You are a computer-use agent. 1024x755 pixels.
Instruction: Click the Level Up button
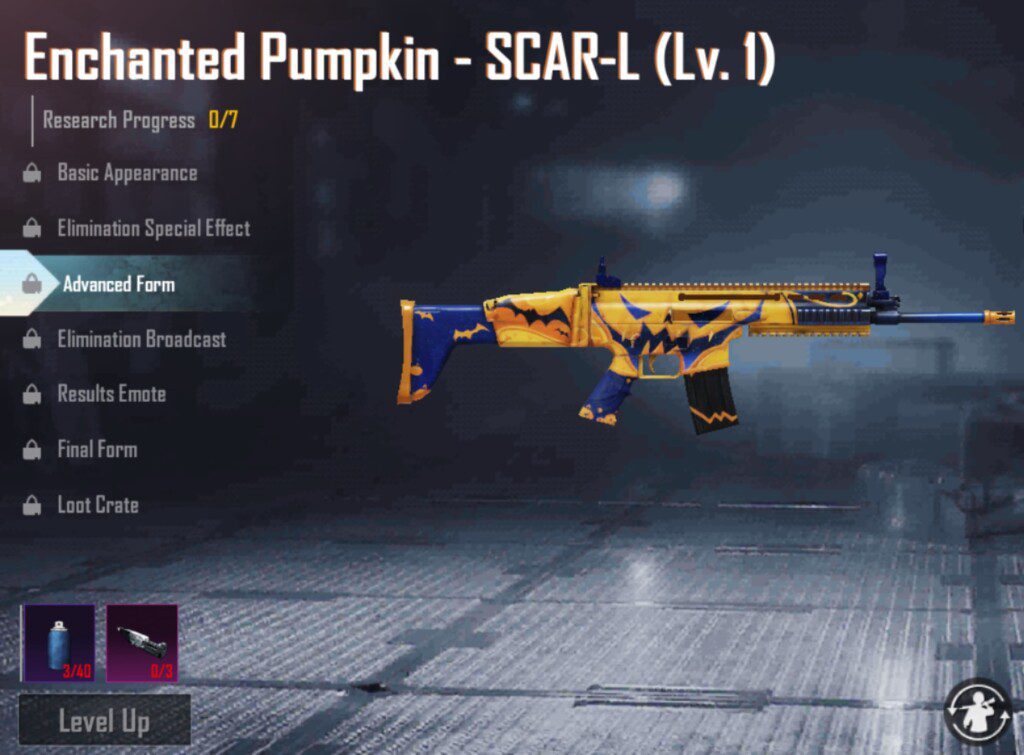pos(104,720)
